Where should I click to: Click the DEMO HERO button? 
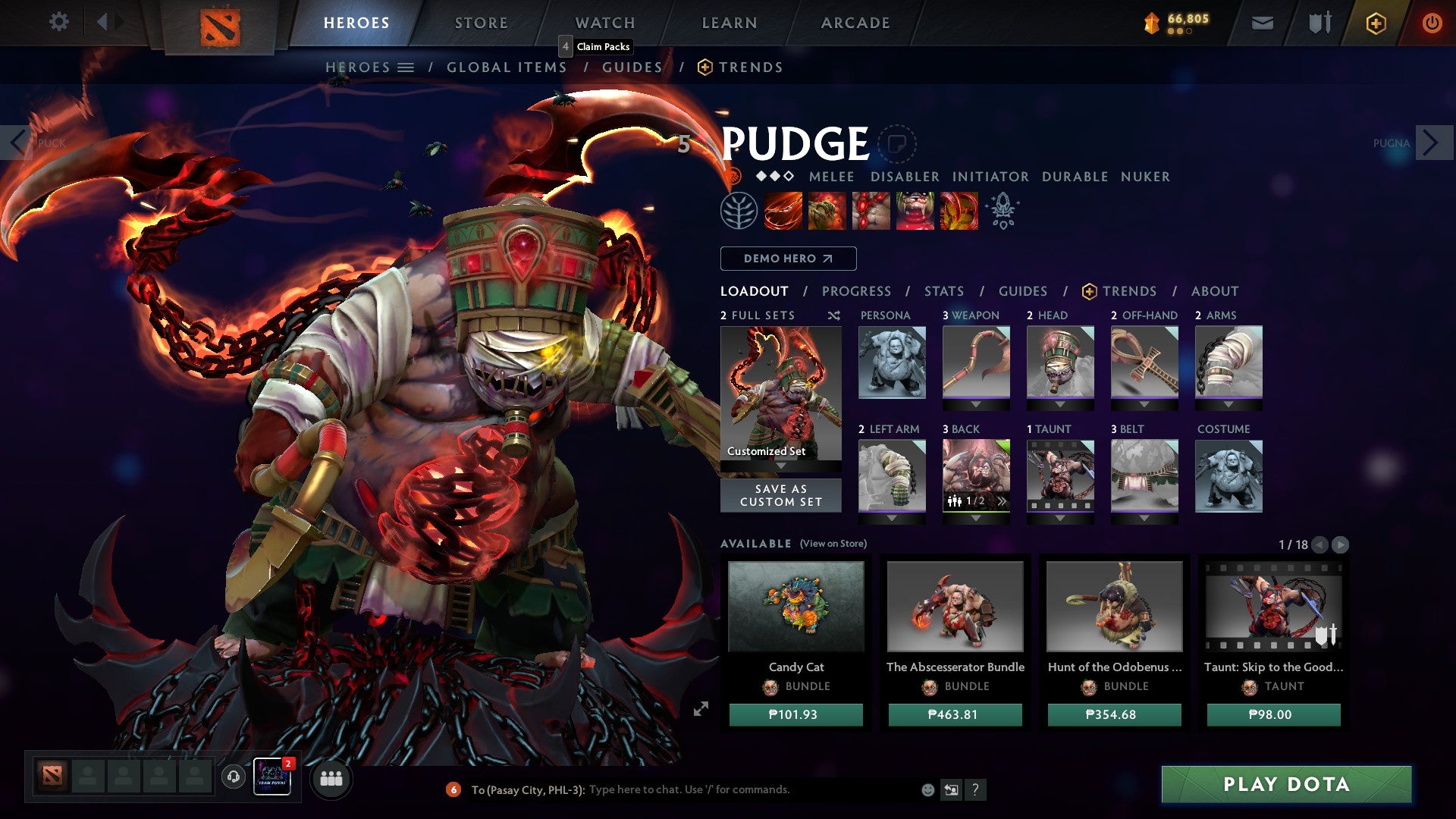pos(787,259)
